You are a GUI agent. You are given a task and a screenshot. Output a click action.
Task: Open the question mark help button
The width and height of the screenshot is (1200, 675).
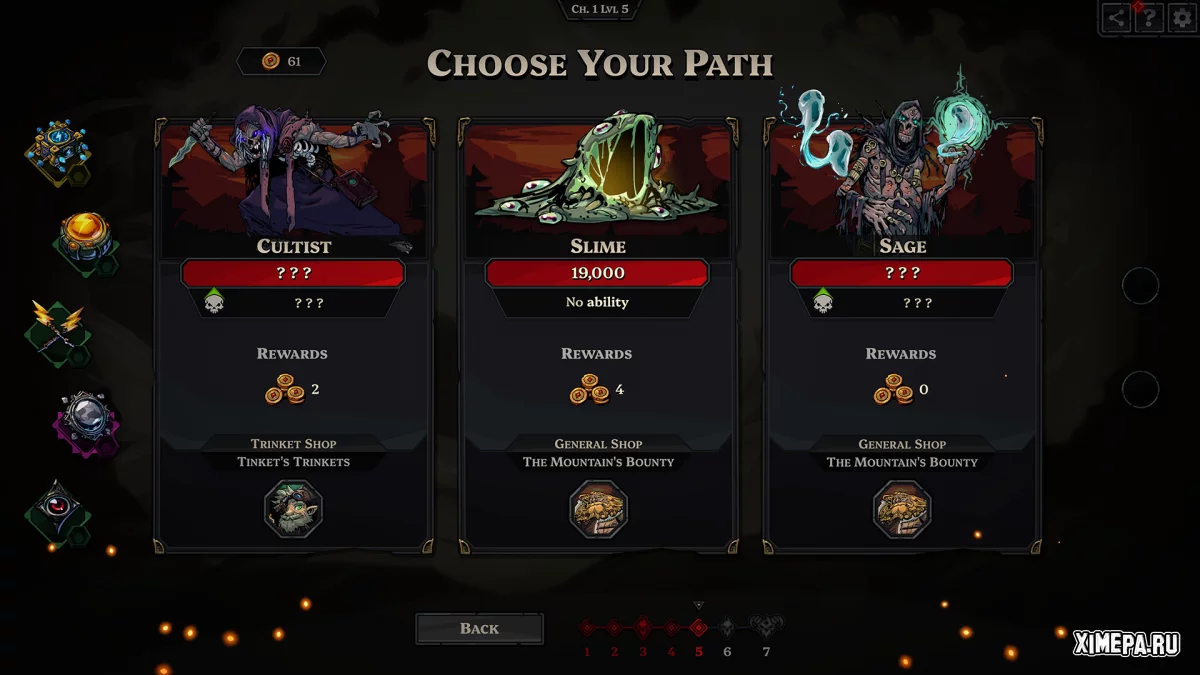1149,18
